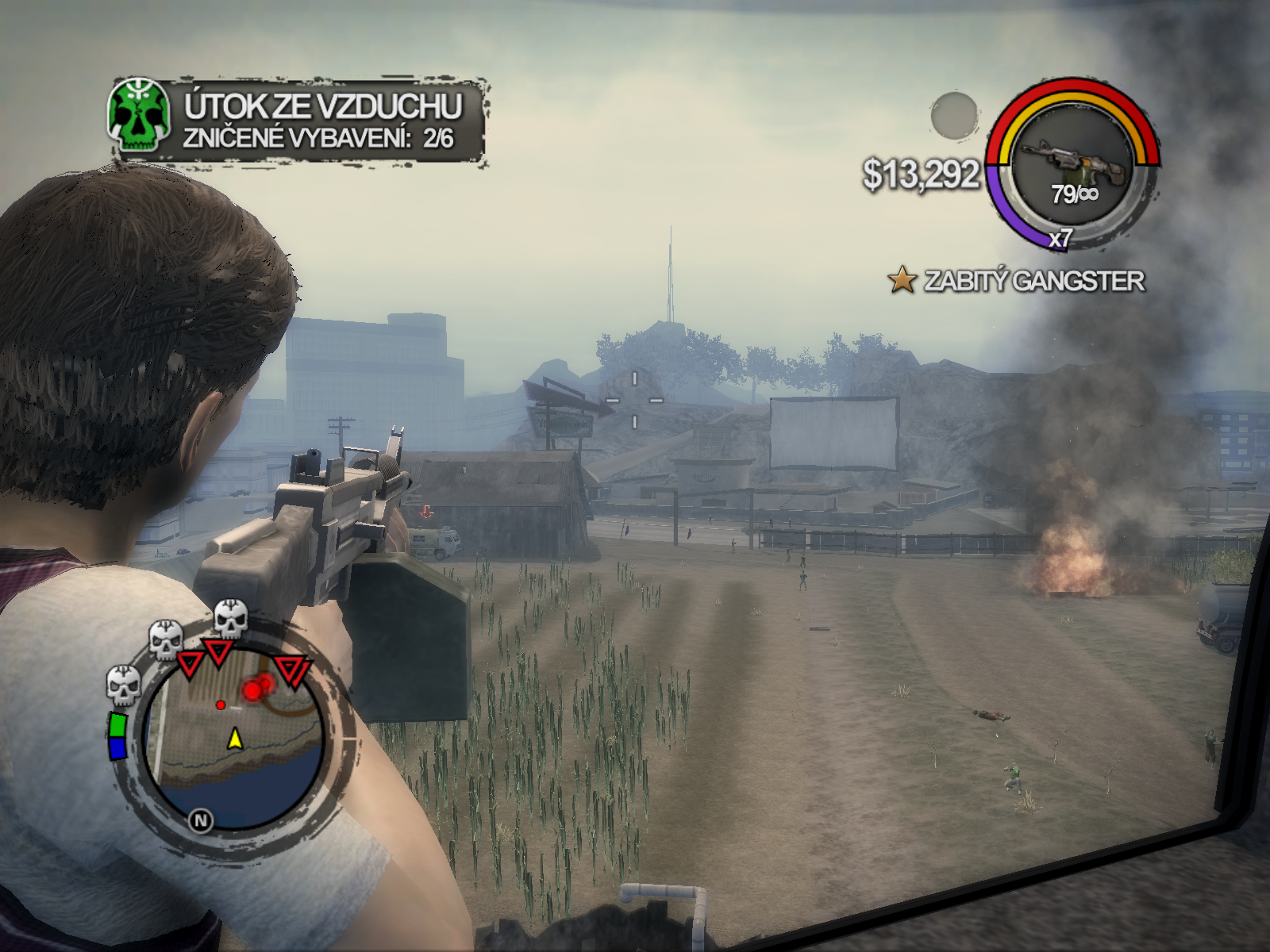
Task: Click the minimap north compass marker
Action: pyautogui.click(x=201, y=820)
